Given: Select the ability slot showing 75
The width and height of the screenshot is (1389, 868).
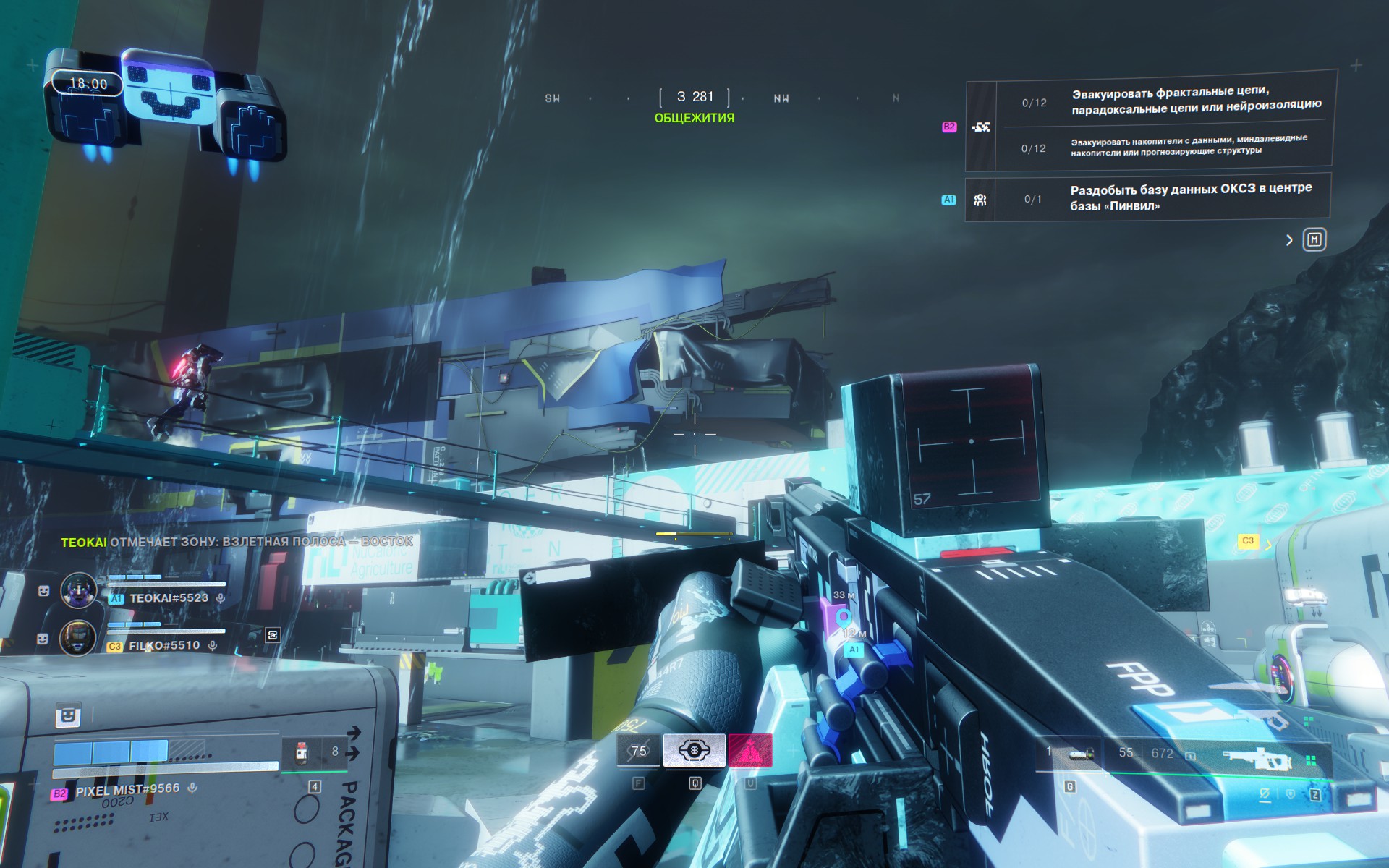Looking at the screenshot, I should tap(639, 751).
